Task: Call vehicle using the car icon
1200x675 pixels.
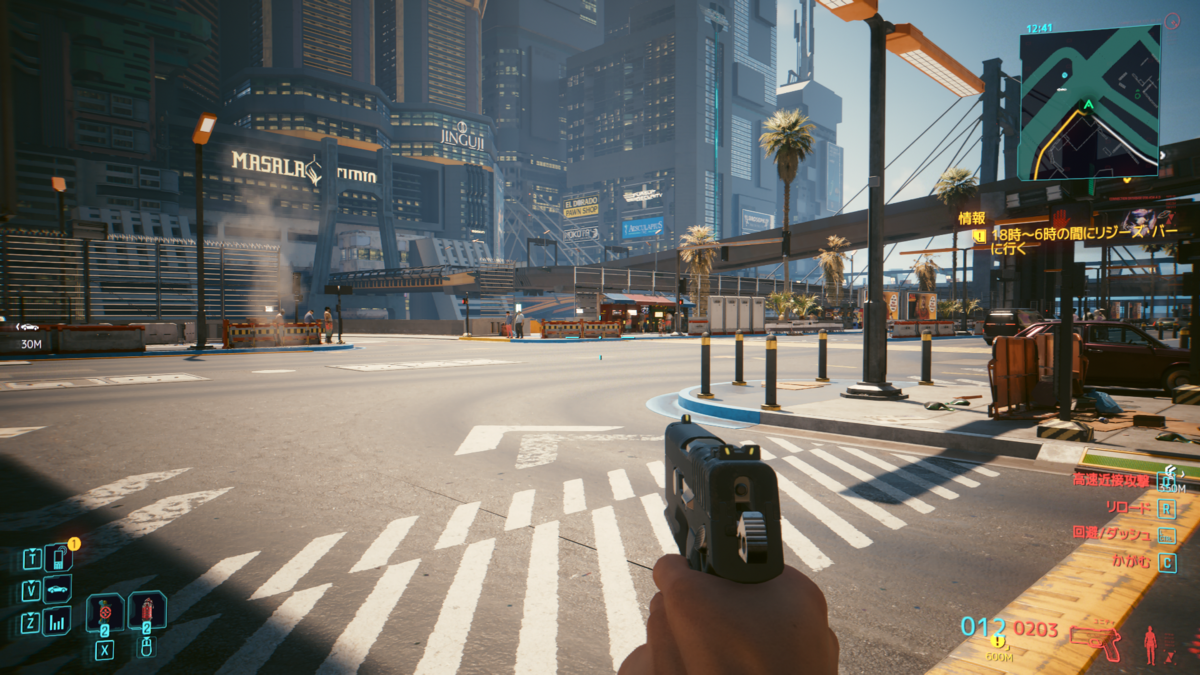Action: coord(58,589)
